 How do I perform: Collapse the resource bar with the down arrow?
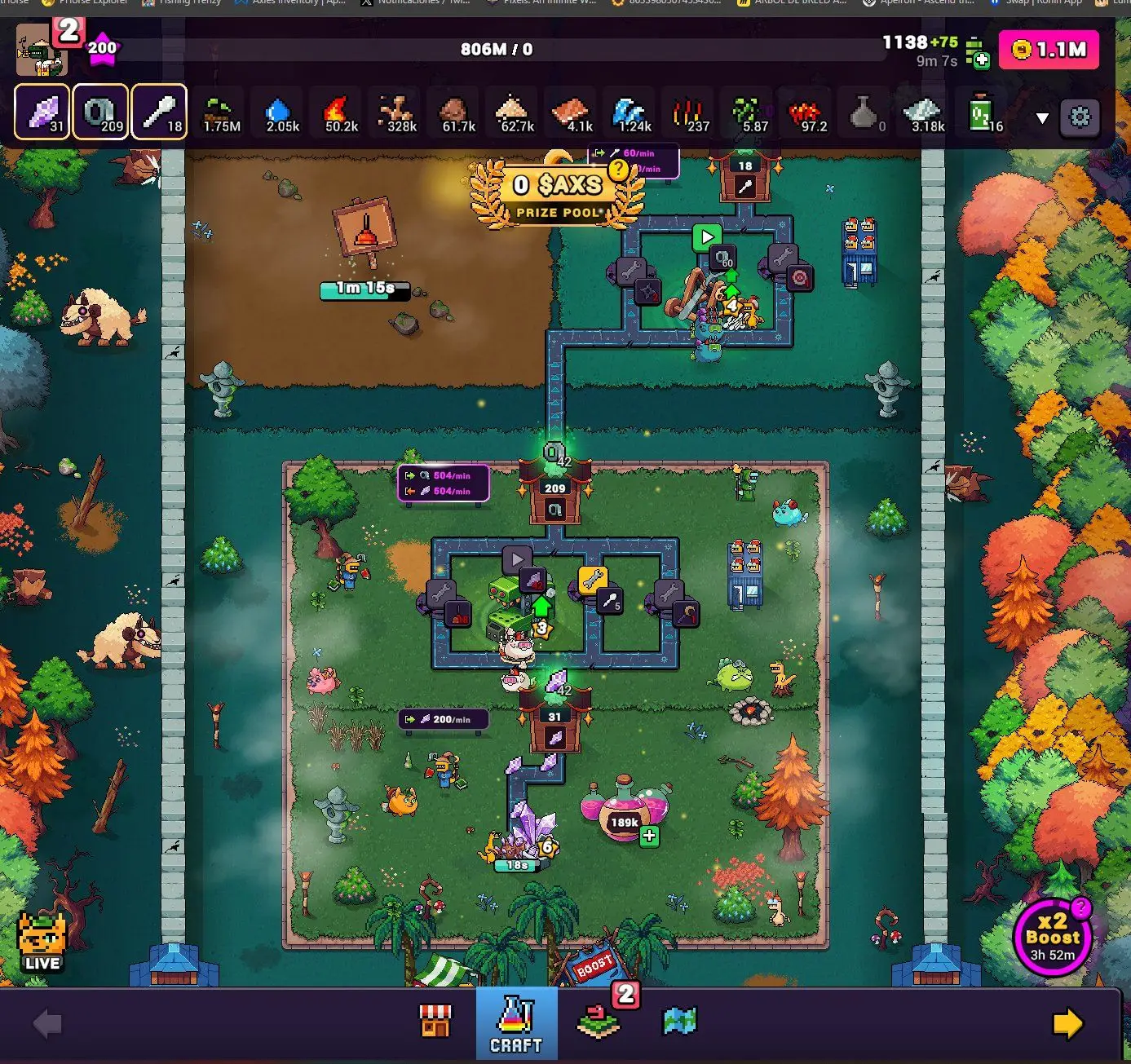(x=1041, y=117)
